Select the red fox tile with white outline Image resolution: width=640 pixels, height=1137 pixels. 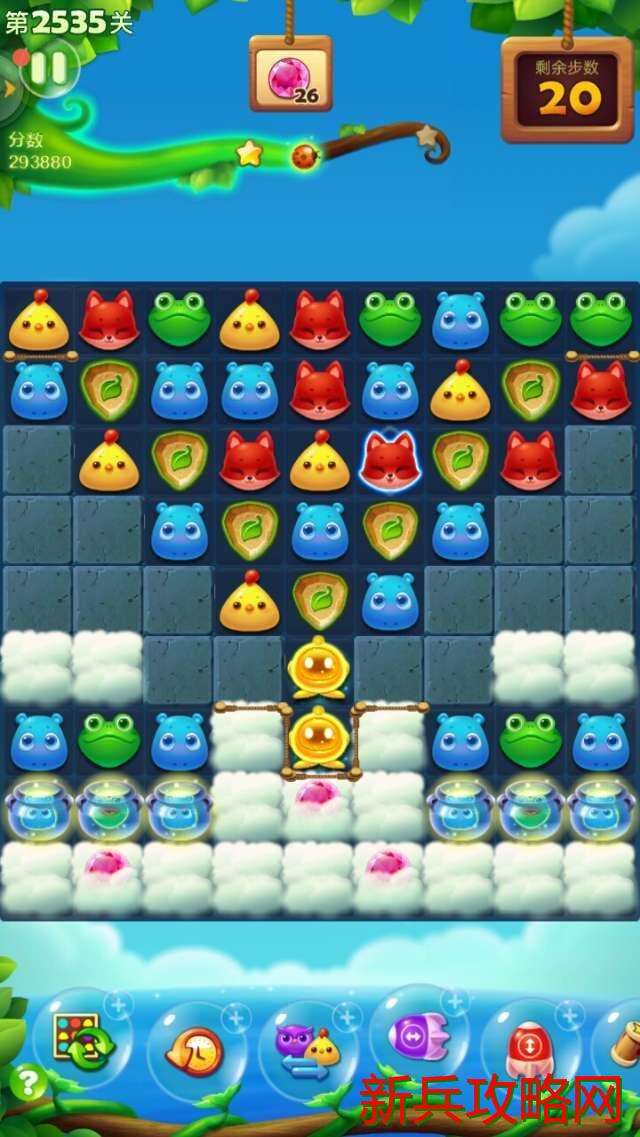point(389,460)
